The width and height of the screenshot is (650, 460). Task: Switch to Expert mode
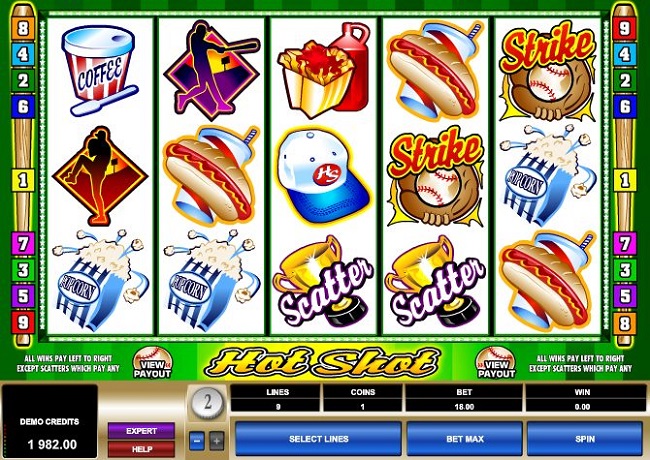[141, 430]
